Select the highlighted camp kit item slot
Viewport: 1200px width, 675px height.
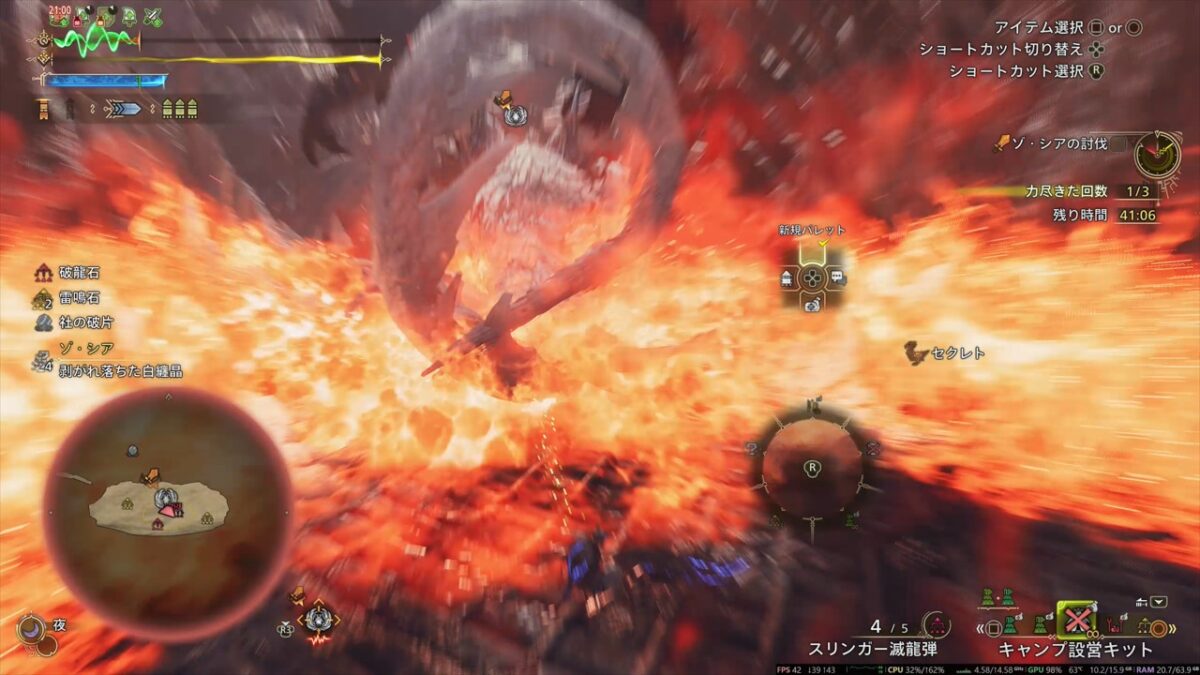click(1075, 621)
